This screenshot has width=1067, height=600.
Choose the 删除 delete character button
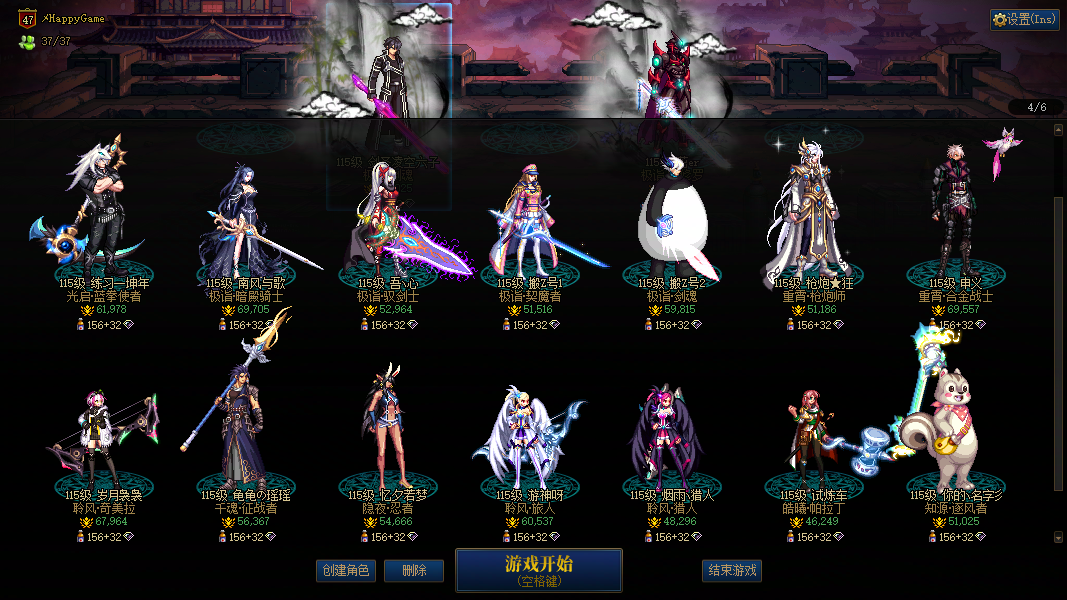413,571
